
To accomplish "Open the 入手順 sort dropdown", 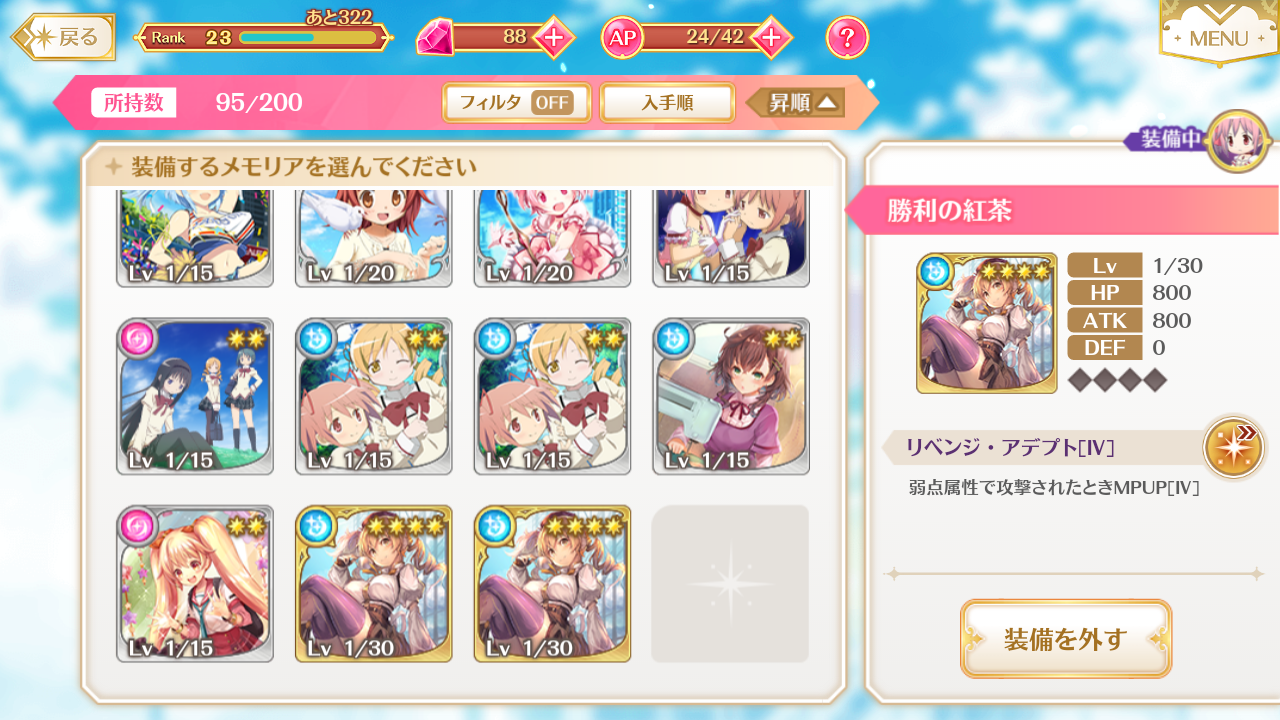I will point(667,102).
